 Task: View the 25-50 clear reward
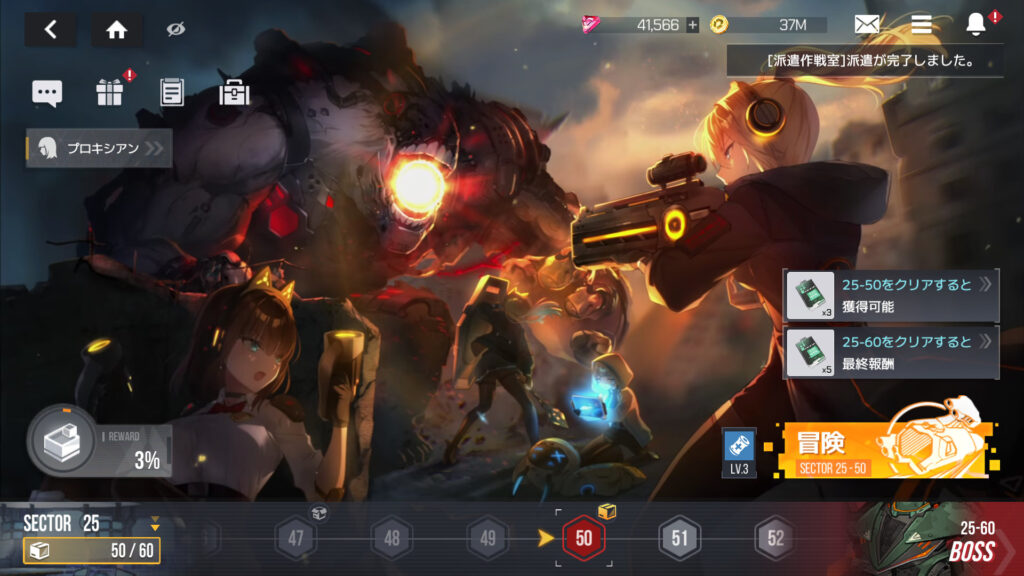coord(890,295)
